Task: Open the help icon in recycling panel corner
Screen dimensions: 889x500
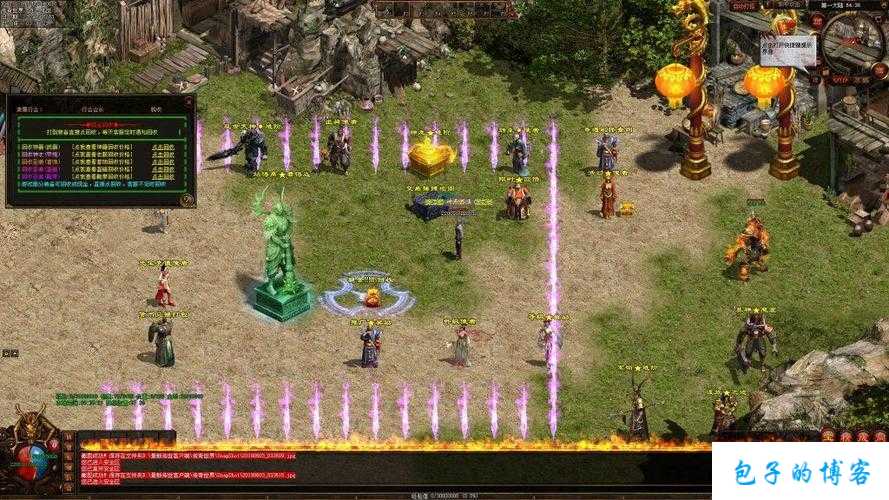Action: (186, 199)
